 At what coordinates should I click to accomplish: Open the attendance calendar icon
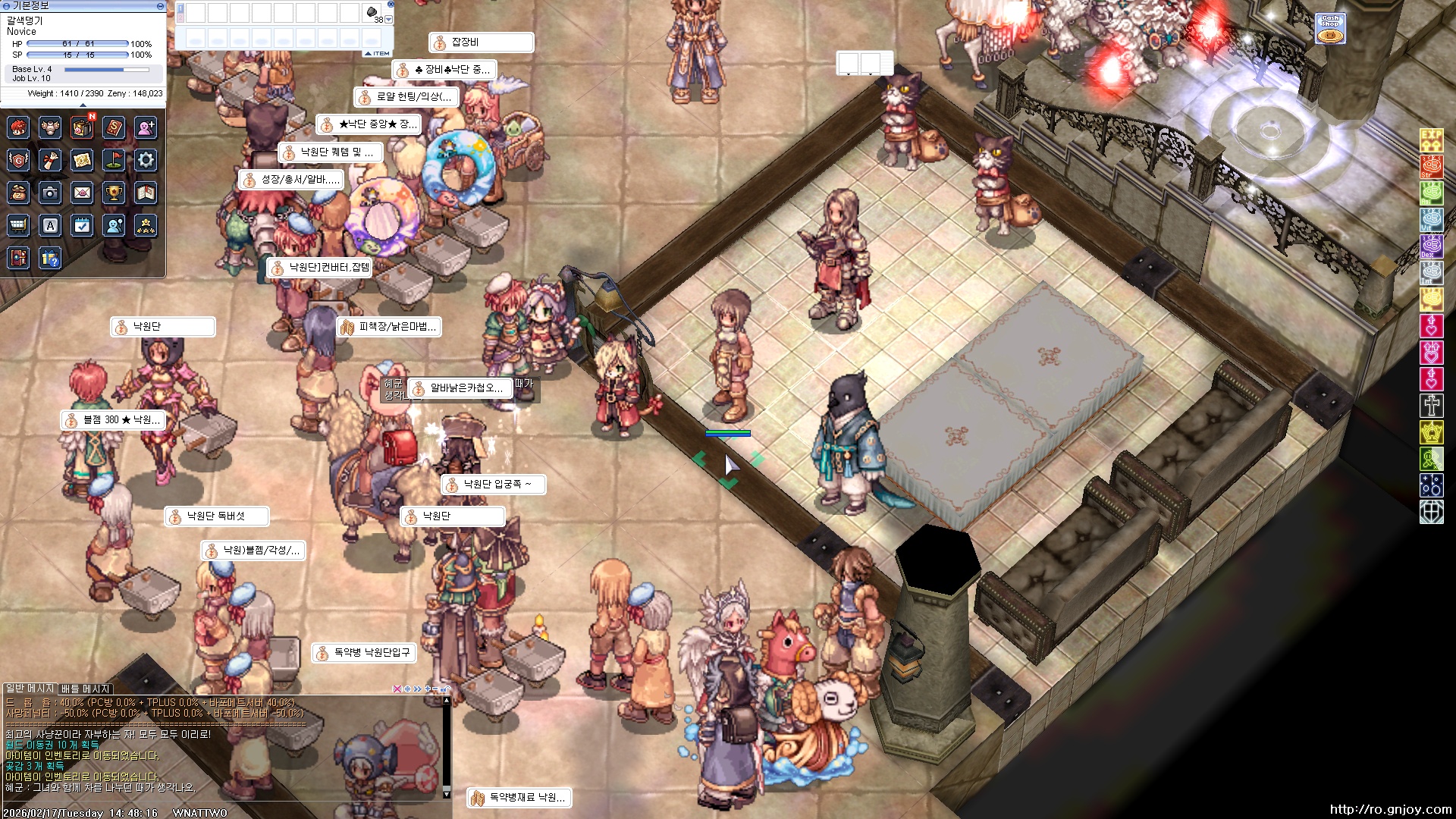tap(82, 225)
